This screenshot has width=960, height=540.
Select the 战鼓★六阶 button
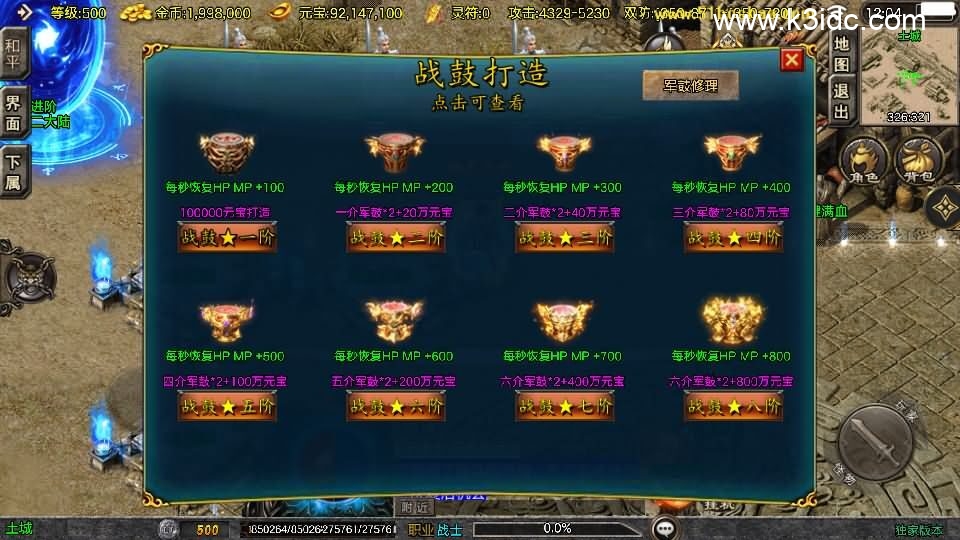(396, 406)
